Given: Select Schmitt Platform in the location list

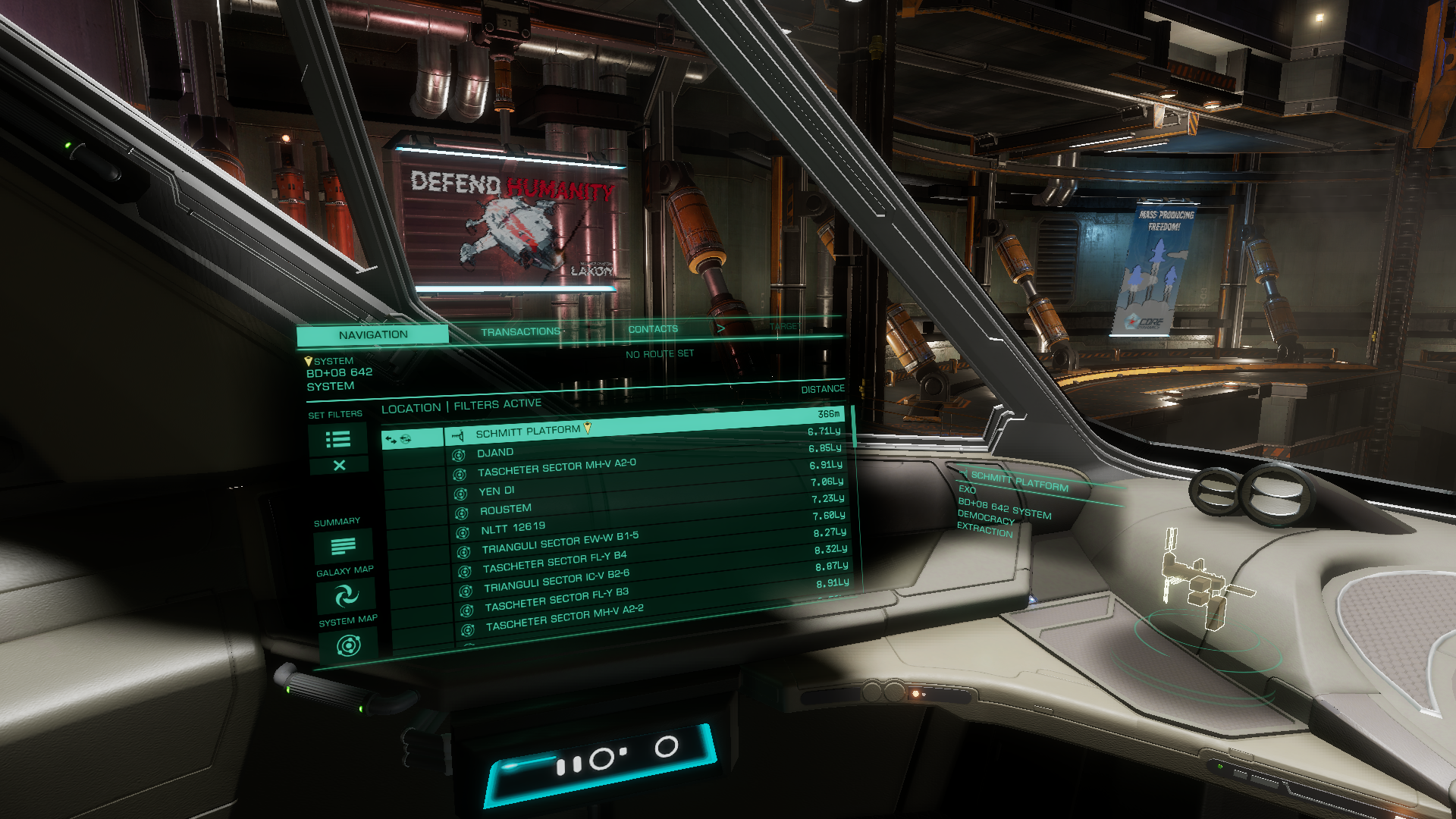Looking at the screenshot, I should point(529,431).
